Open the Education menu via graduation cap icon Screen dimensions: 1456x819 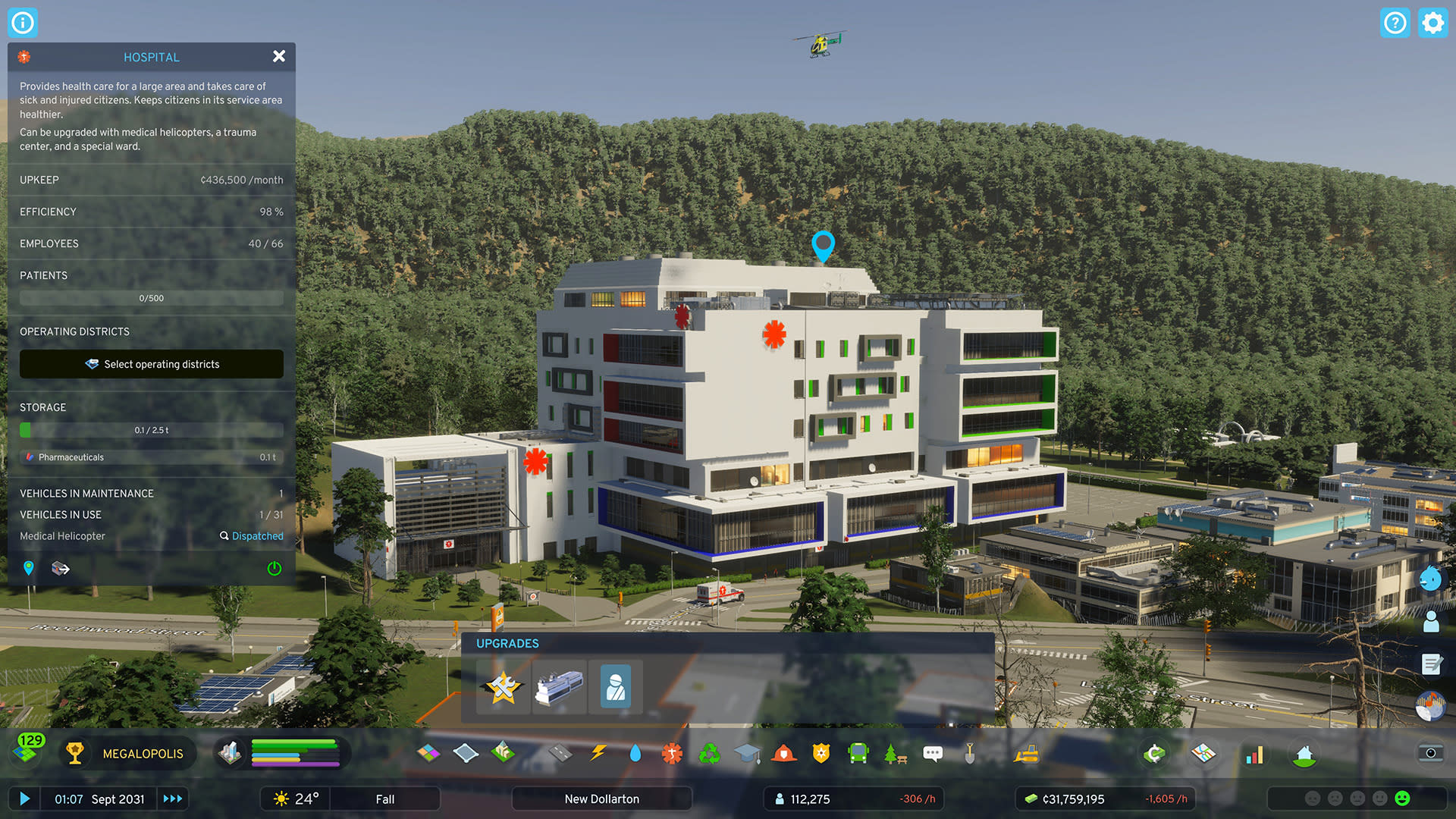point(747,753)
